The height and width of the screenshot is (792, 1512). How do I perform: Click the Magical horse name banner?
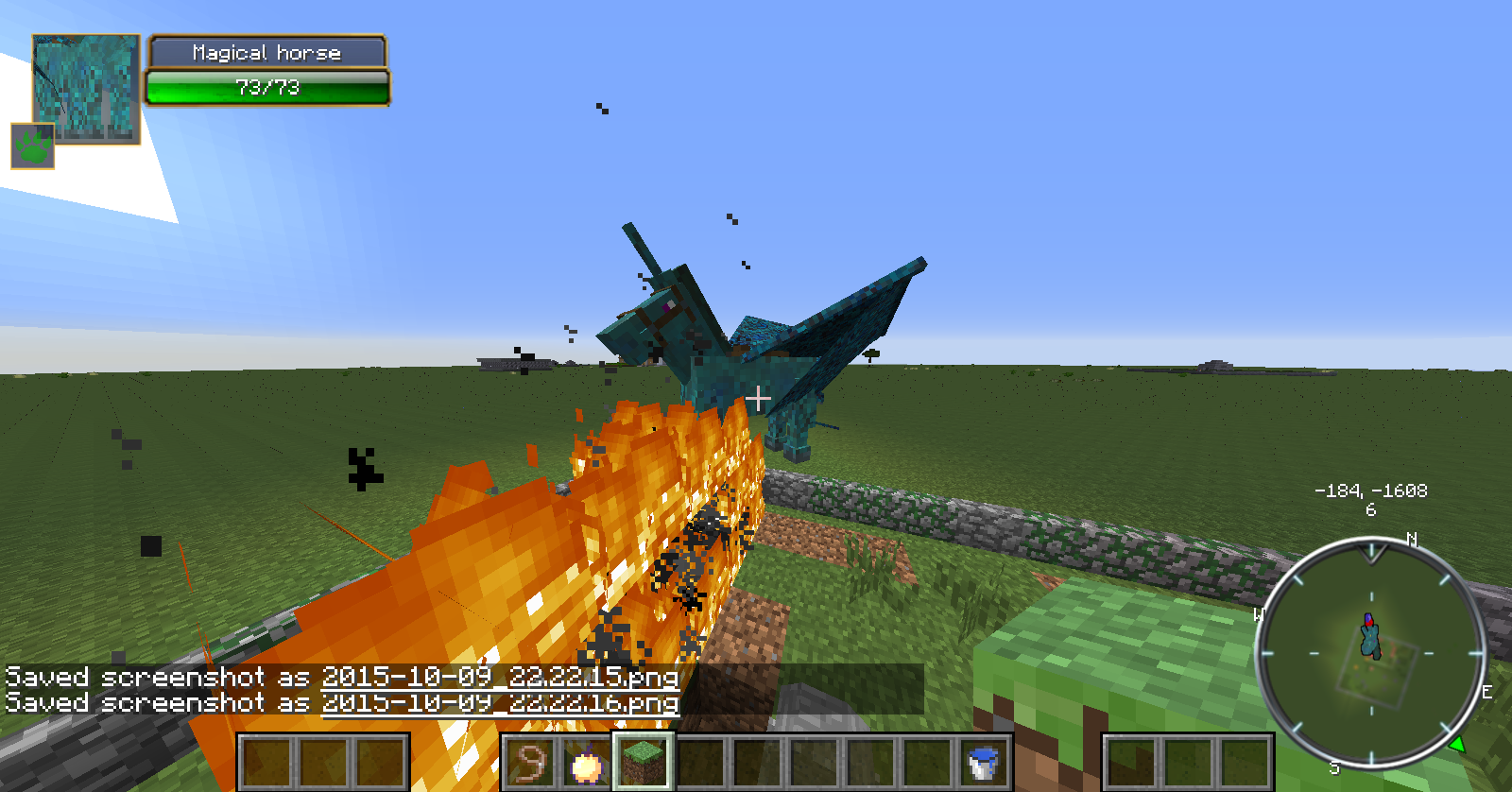267,53
